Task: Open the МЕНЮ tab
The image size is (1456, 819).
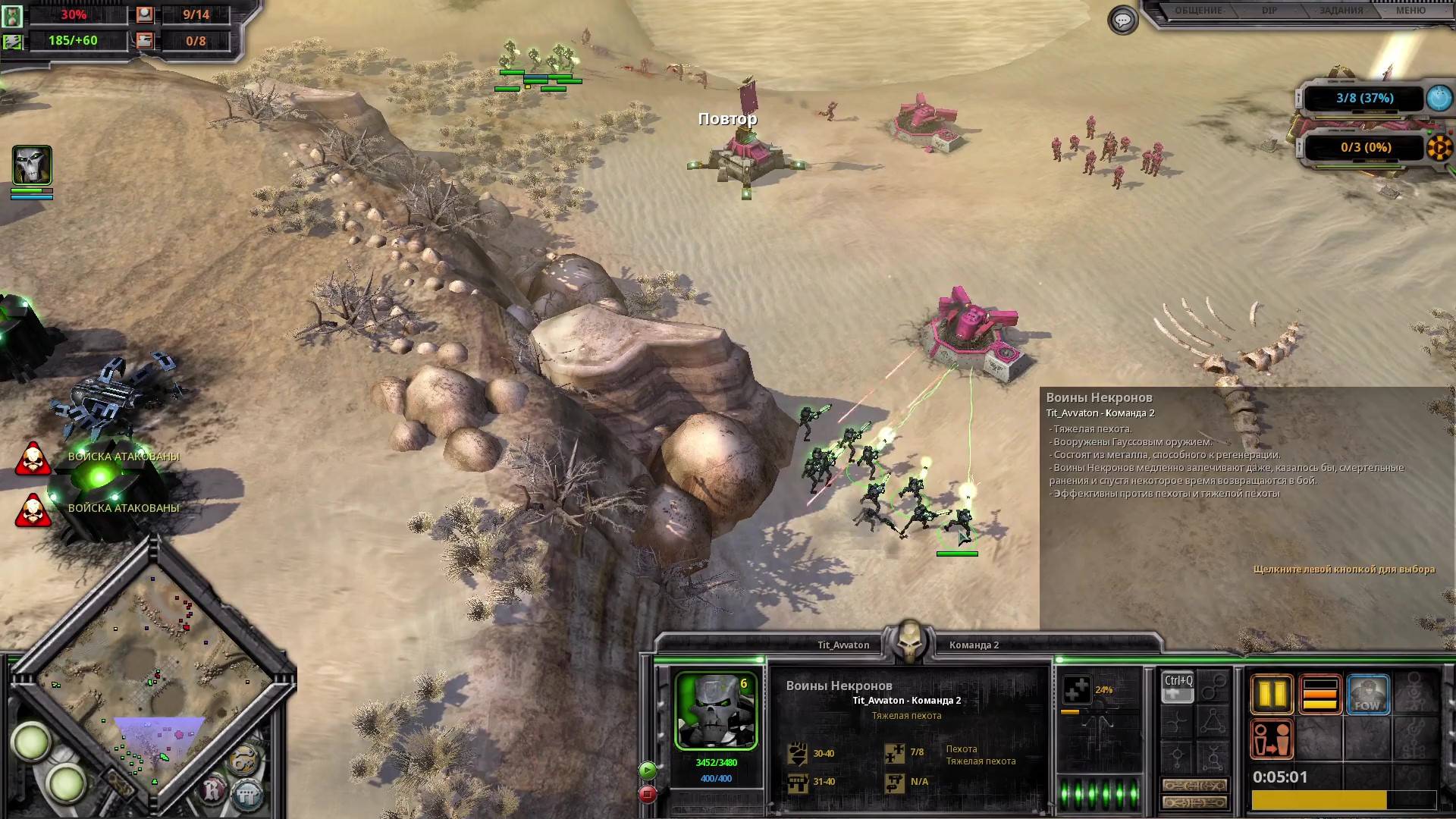Action: point(1410,11)
